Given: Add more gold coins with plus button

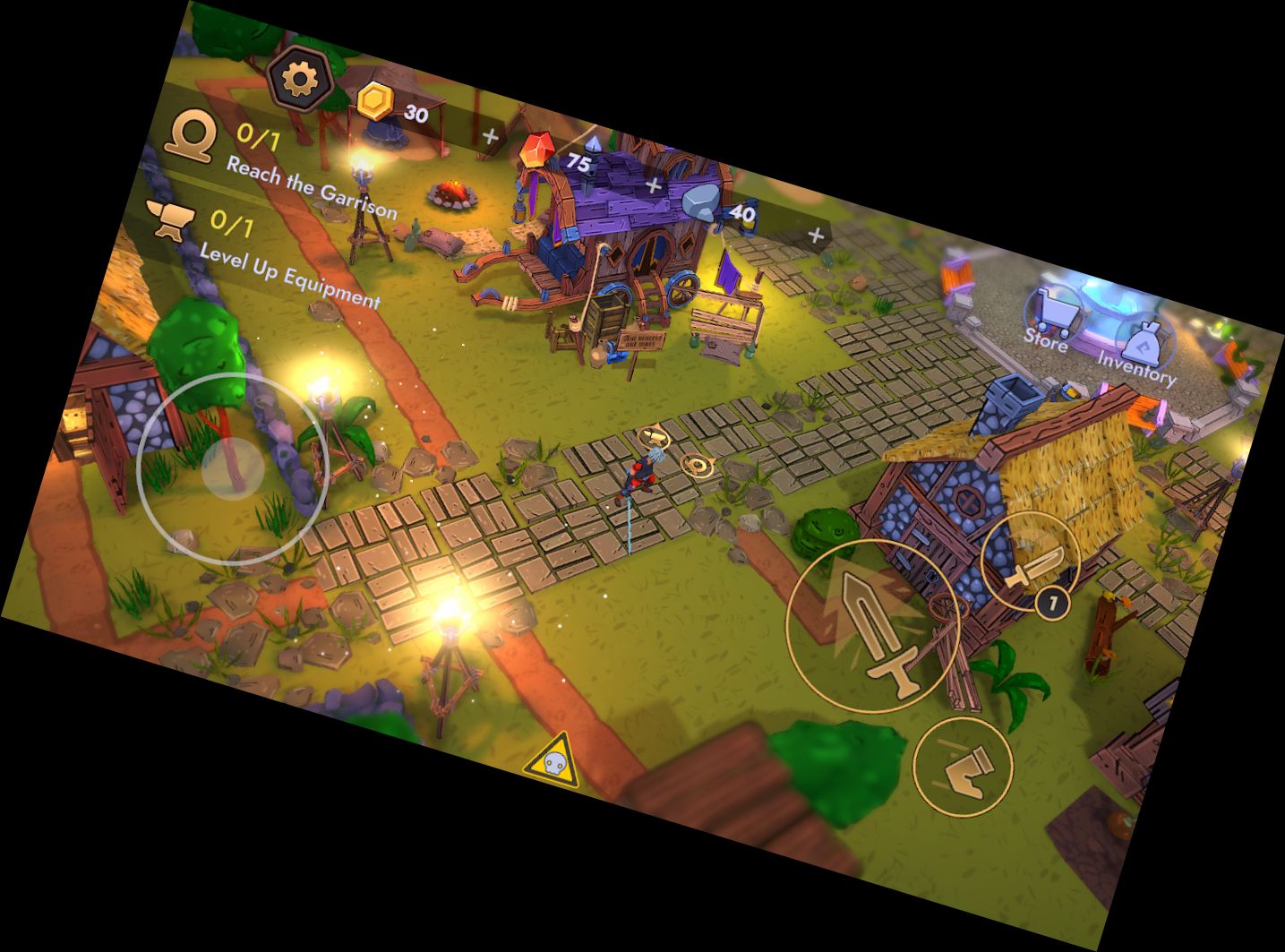Looking at the screenshot, I should pos(490,136).
